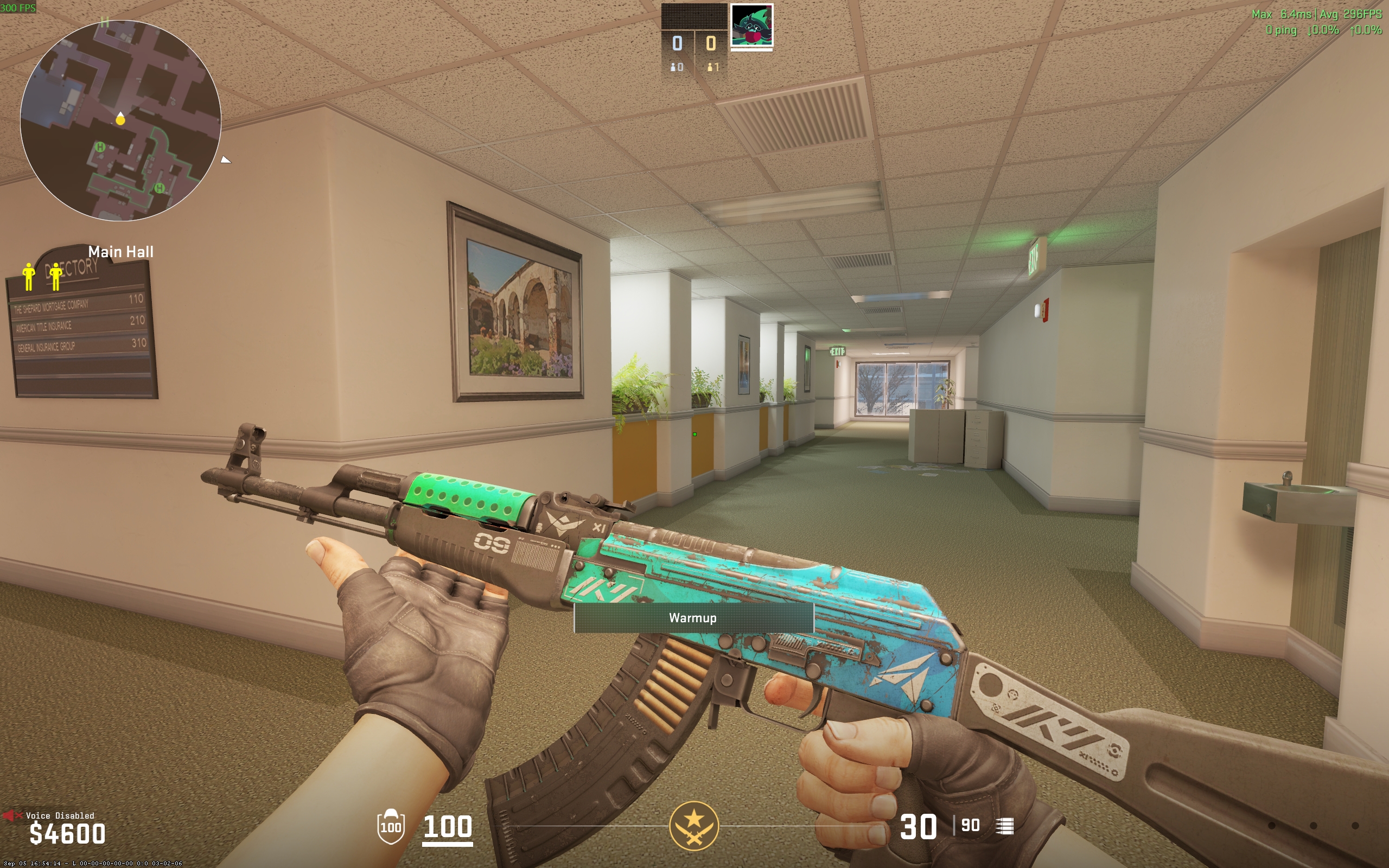Click the gold star team emblem
Viewport: 1389px width, 868px height.
[x=693, y=826]
